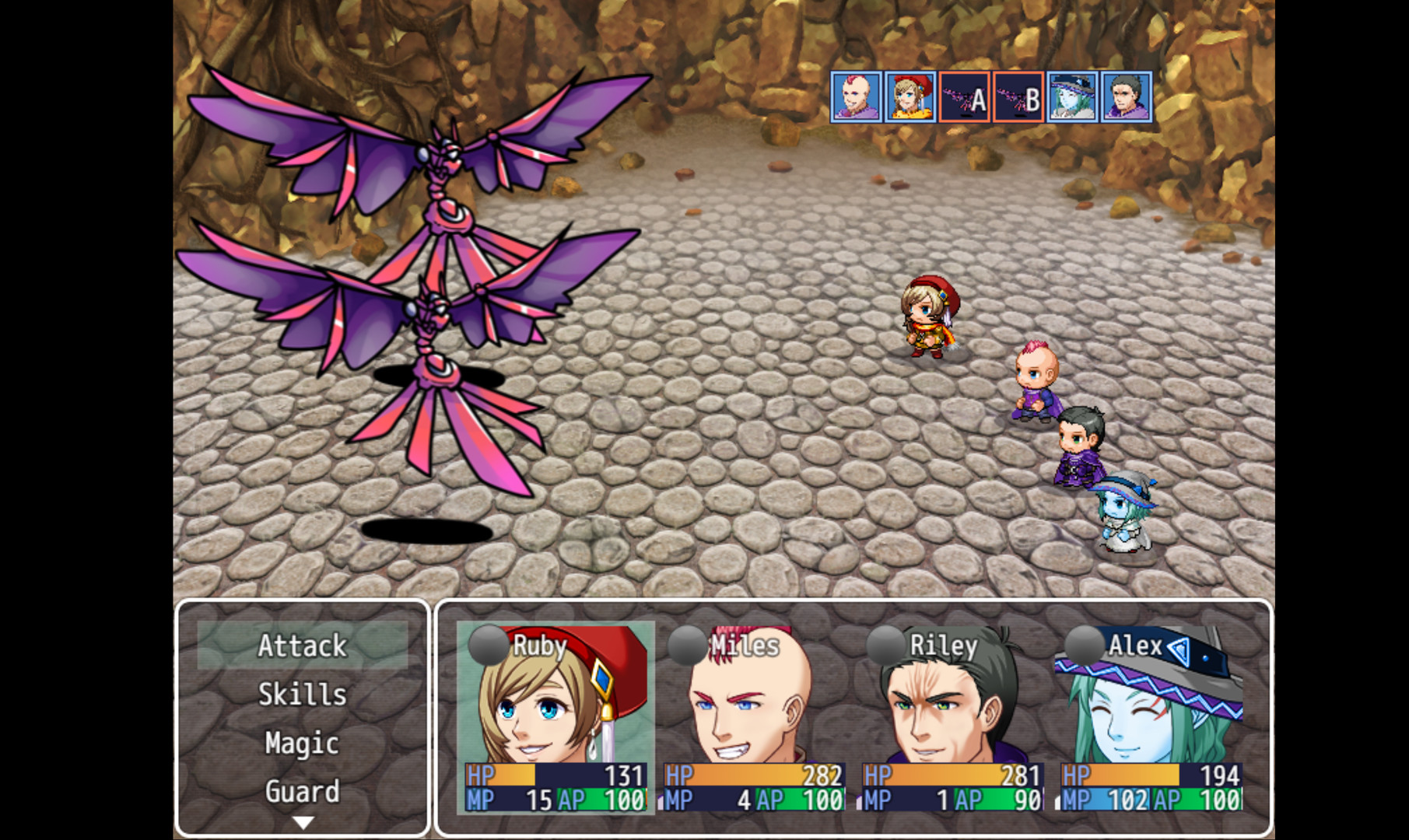Image resolution: width=1409 pixels, height=840 pixels.
Task: Choose the Skills command
Action: click(303, 695)
